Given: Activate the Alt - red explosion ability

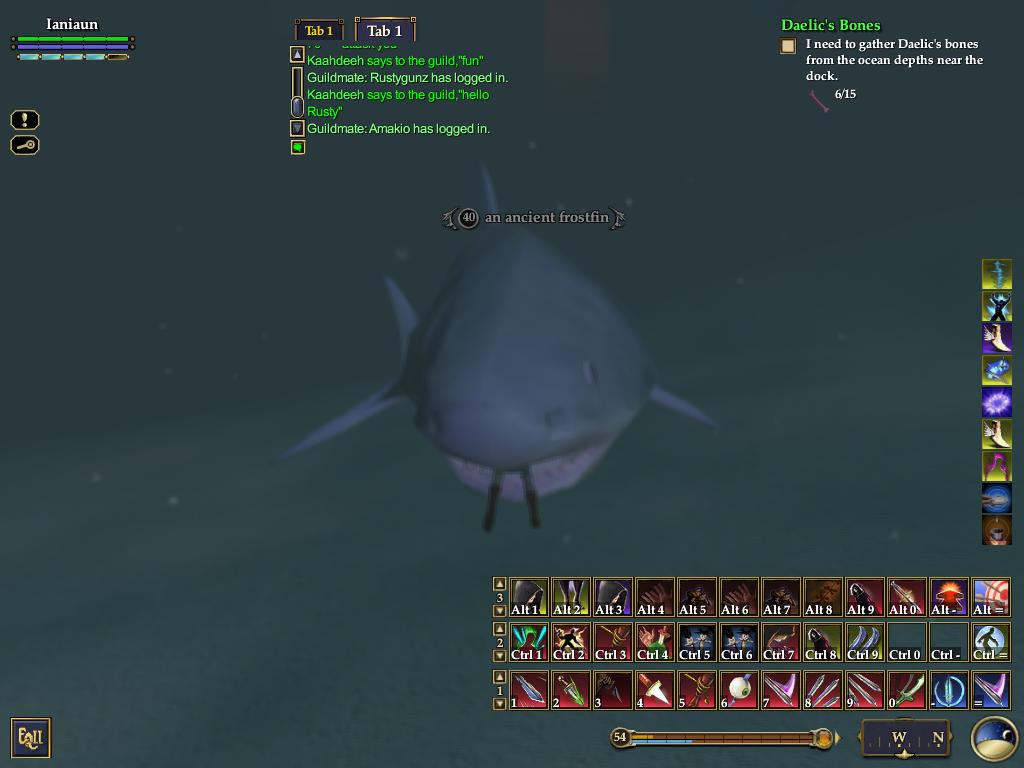Looking at the screenshot, I should (x=948, y=596).
